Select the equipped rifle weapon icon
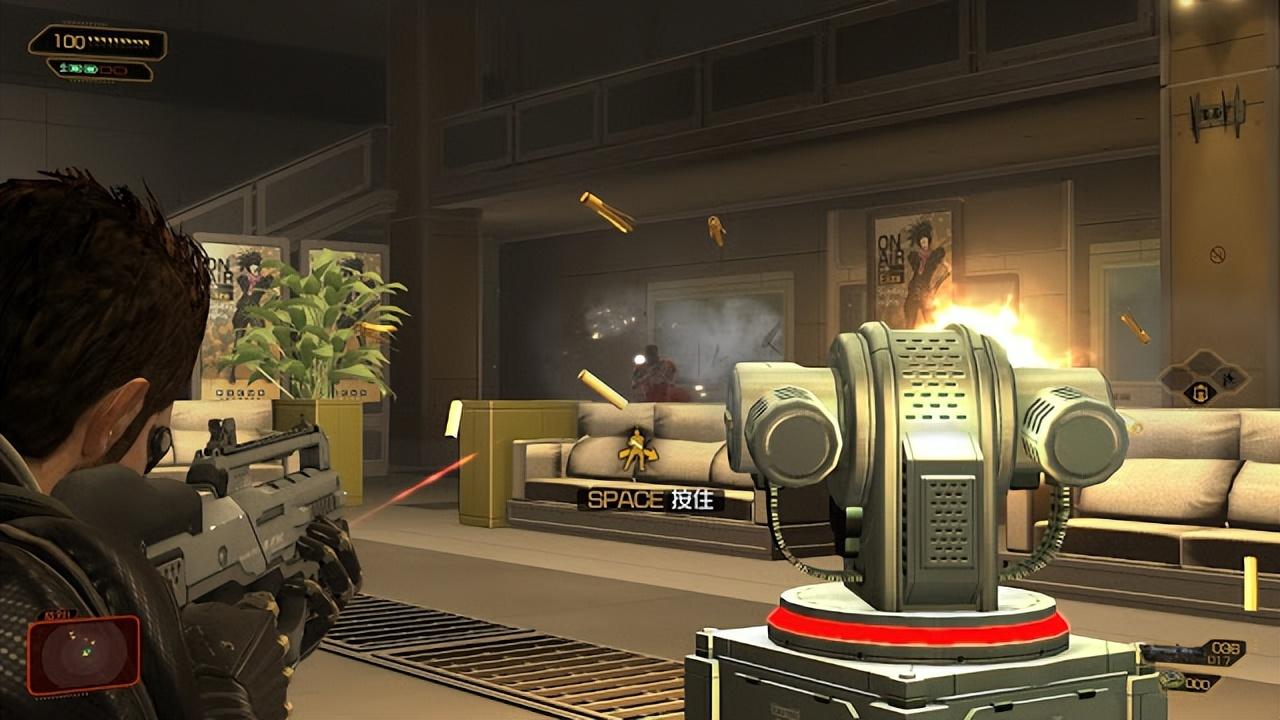Image resolution: width=1280 pixels, height=720 pixels. [x=1178, y=653]
